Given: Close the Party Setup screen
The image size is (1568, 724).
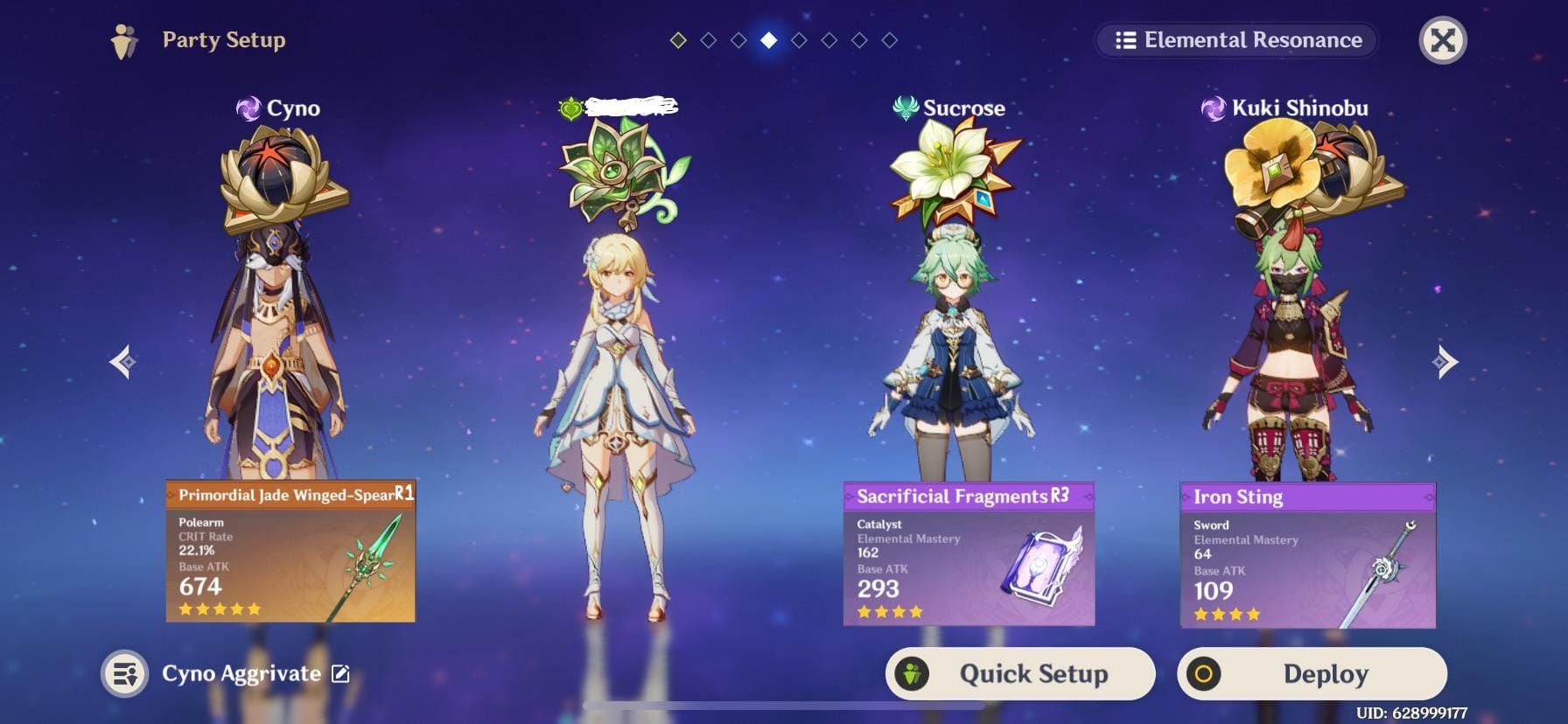Looking at the screenshot, I should (1442, 40).
